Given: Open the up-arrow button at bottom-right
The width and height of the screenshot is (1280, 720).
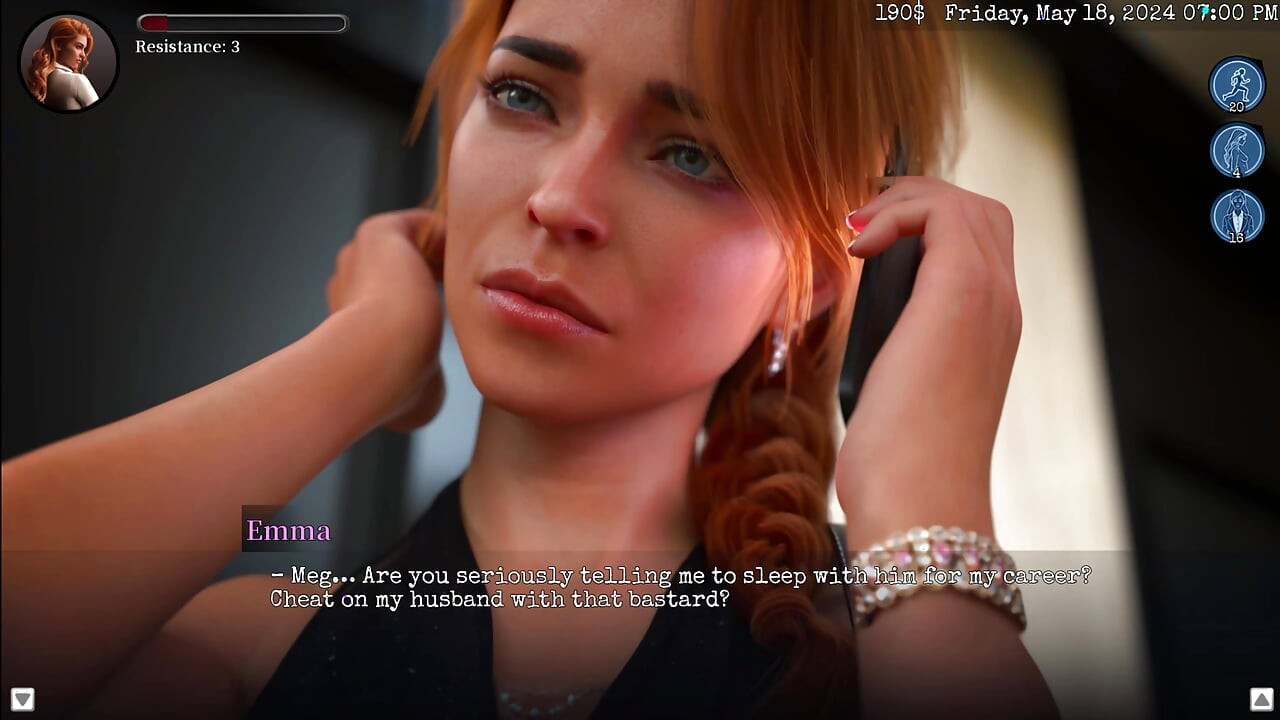Looking at the screenshot, I should (1259, 698).
